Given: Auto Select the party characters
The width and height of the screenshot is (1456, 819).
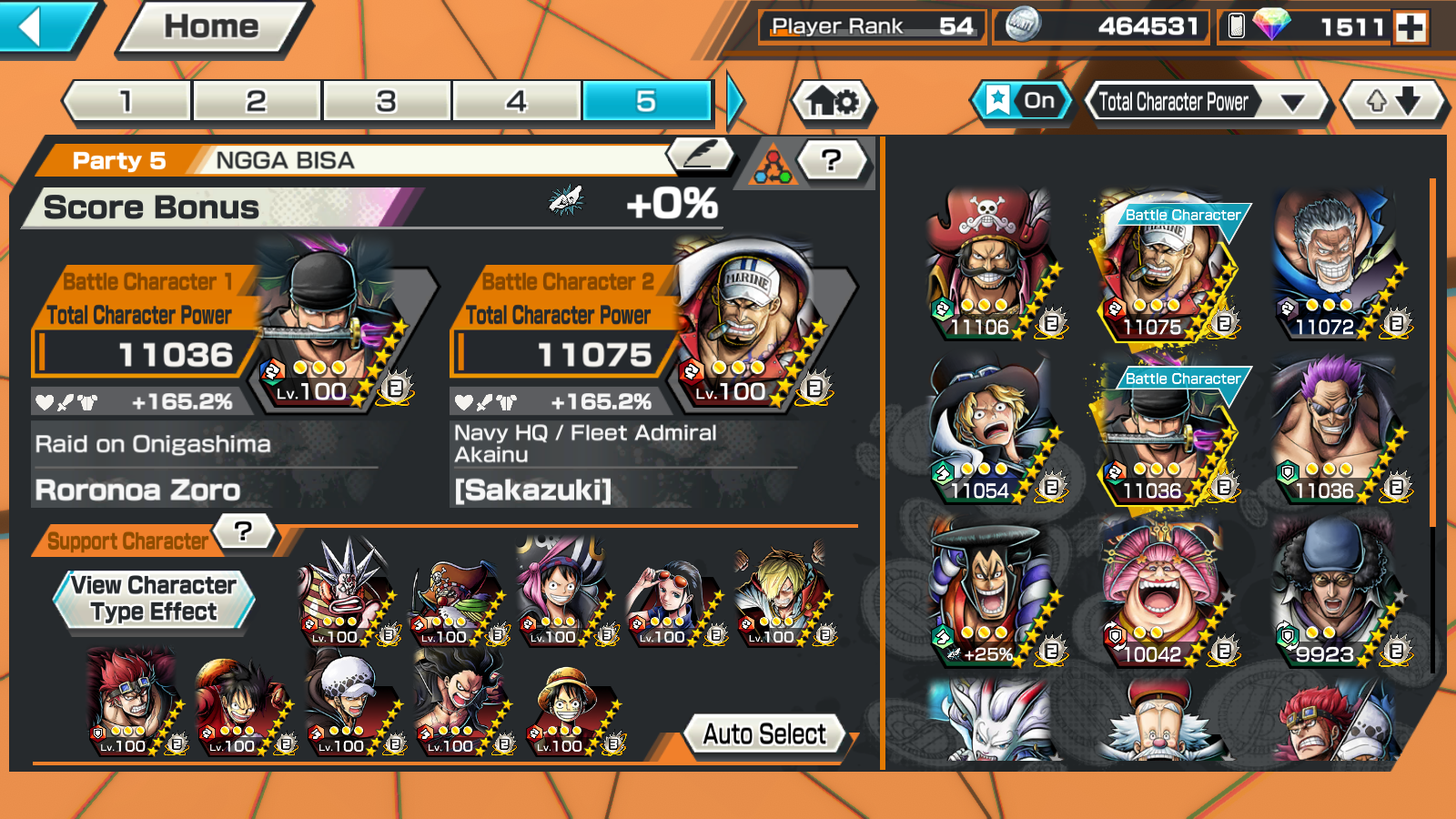Looking at the screenshot, I should point(764,733).
